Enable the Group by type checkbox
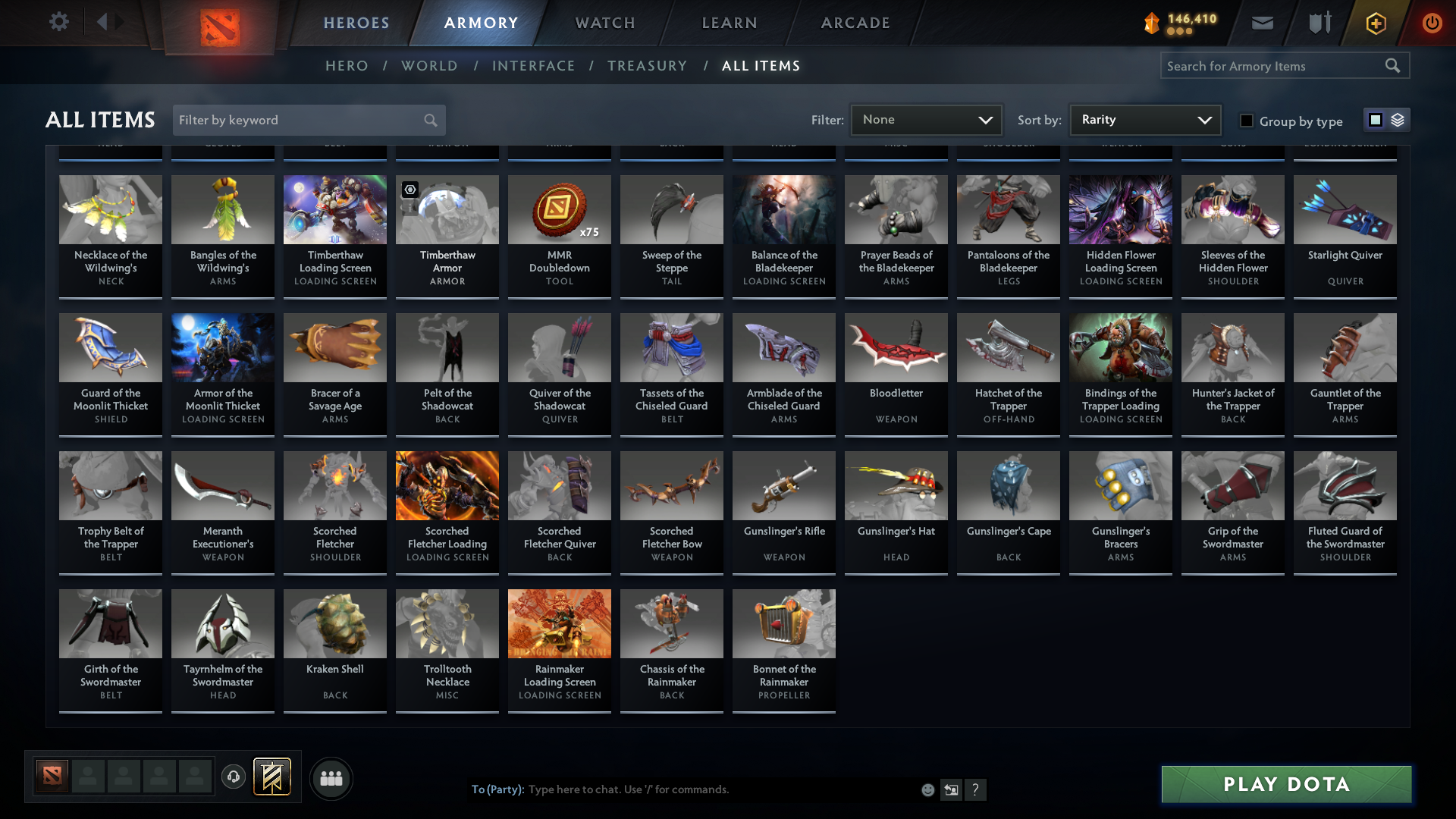This screenshot has height=819, width=1456. point(1246,121)
